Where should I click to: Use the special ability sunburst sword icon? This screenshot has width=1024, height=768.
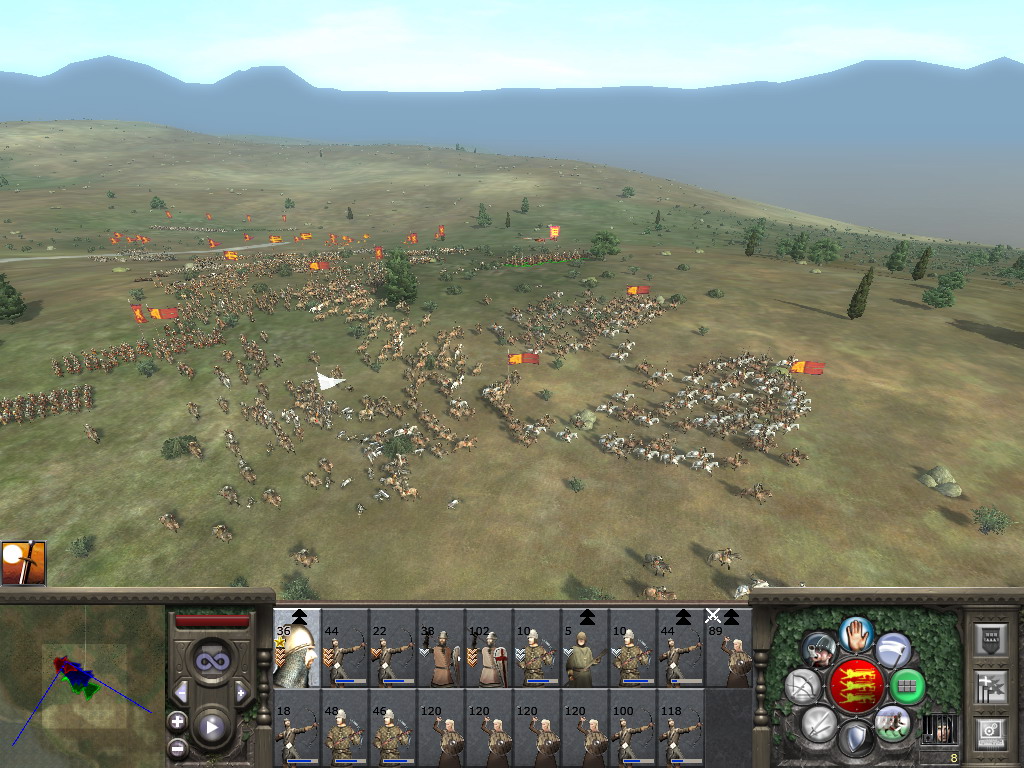(23, 563)
